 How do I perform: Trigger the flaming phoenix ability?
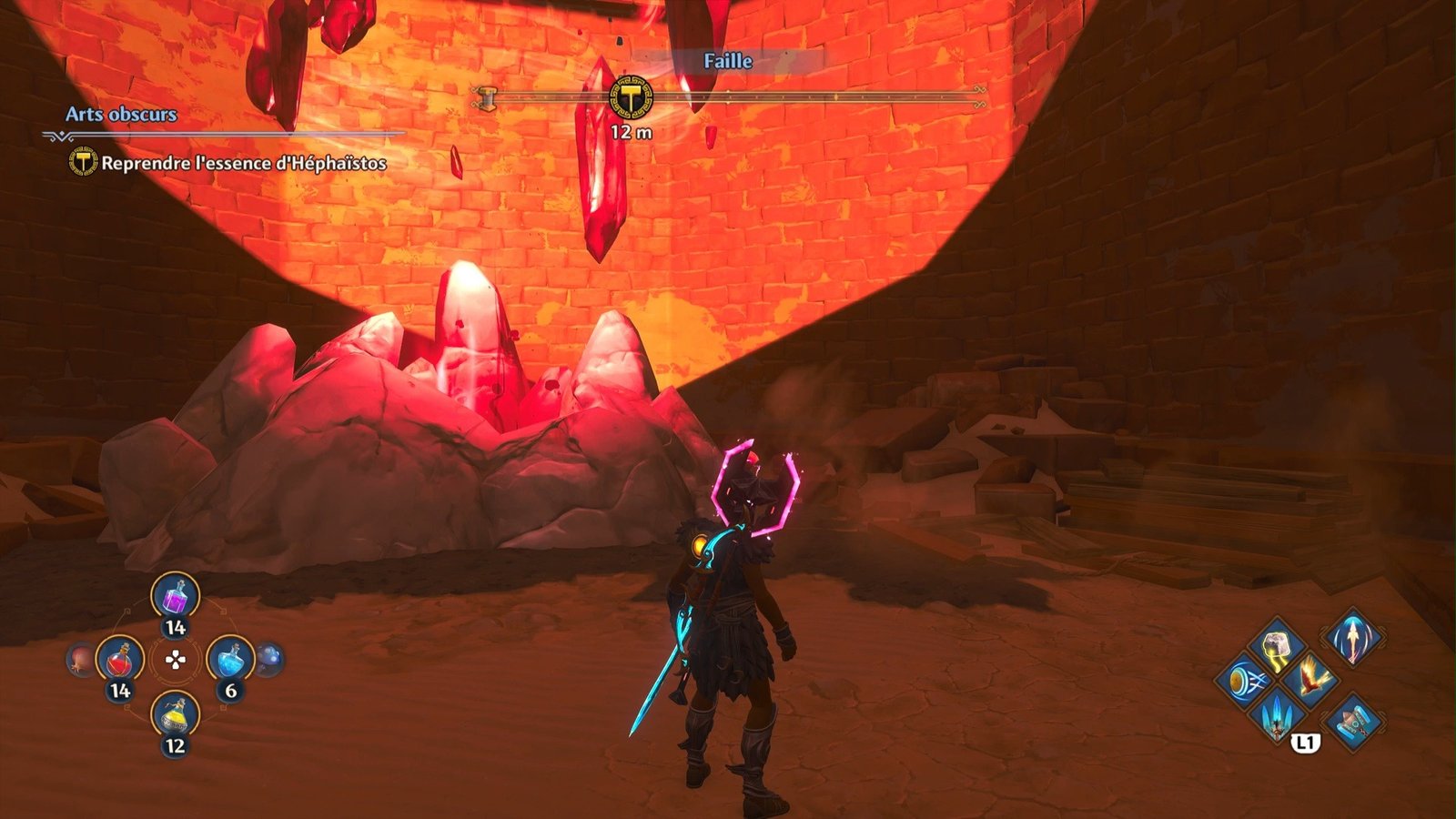[x=1311, y=679]
